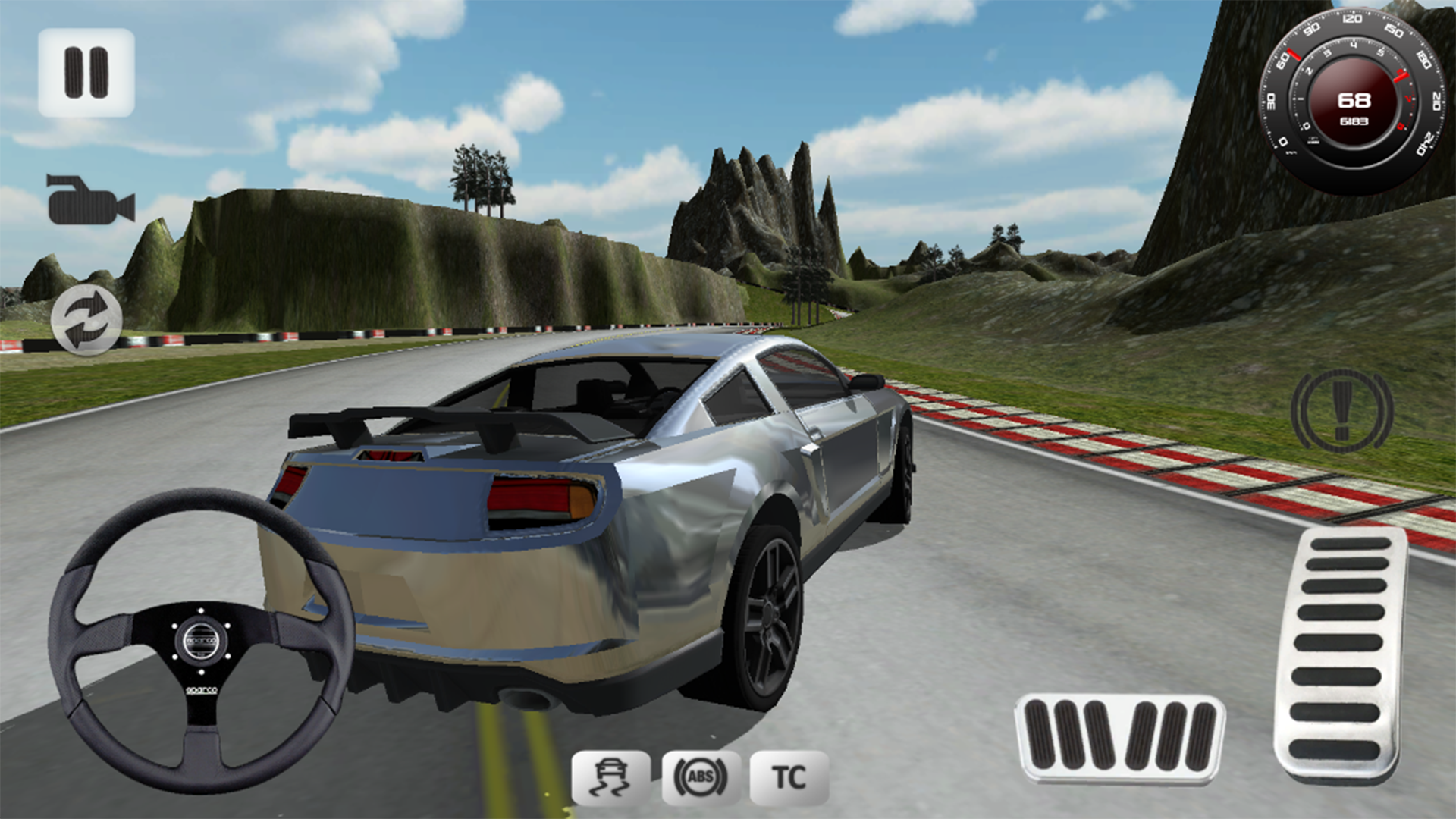1456x819 pixels.
Task: Hit the respawn arrows icon
Action: [x=86, y=318]
